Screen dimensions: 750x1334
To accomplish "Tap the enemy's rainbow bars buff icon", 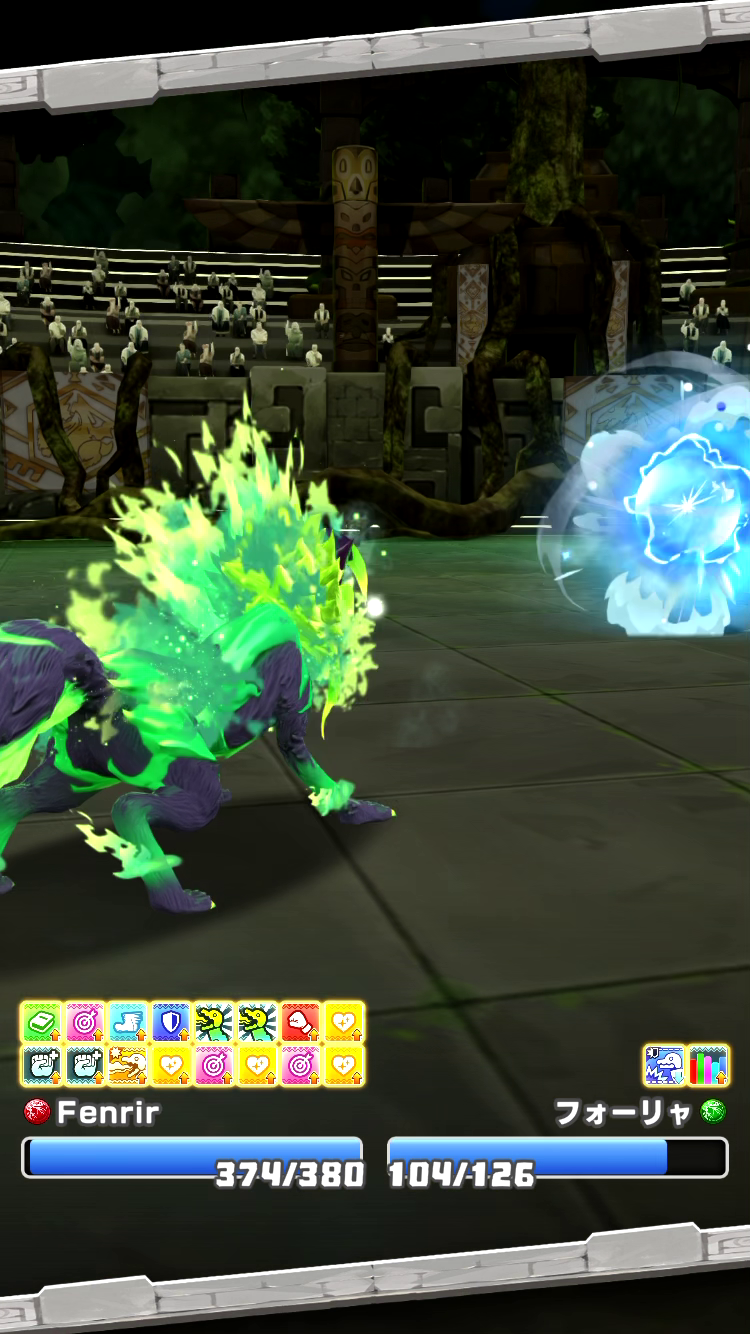I will click(x=708, y=1065).
